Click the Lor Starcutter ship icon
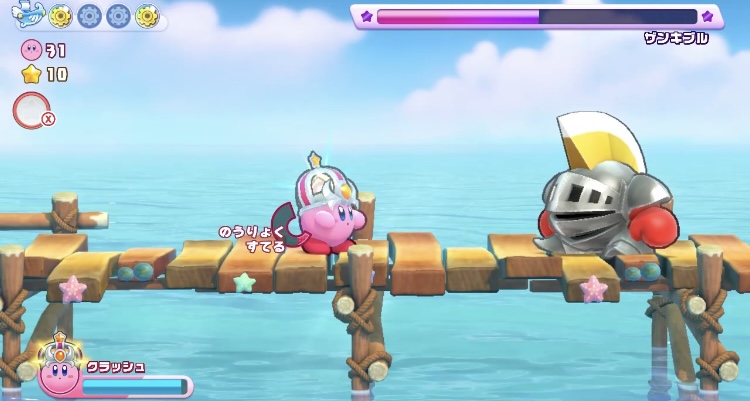 coord(26,15)
